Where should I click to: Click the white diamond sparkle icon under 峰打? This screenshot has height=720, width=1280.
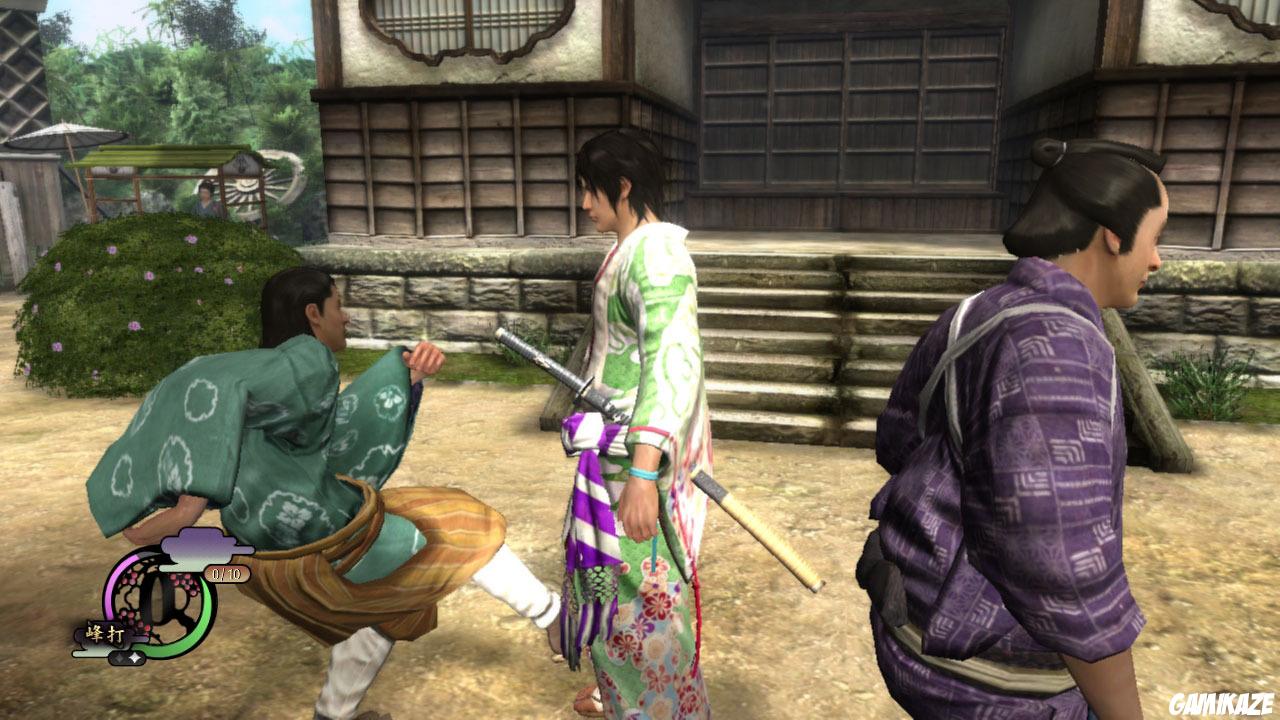[134, 657]
